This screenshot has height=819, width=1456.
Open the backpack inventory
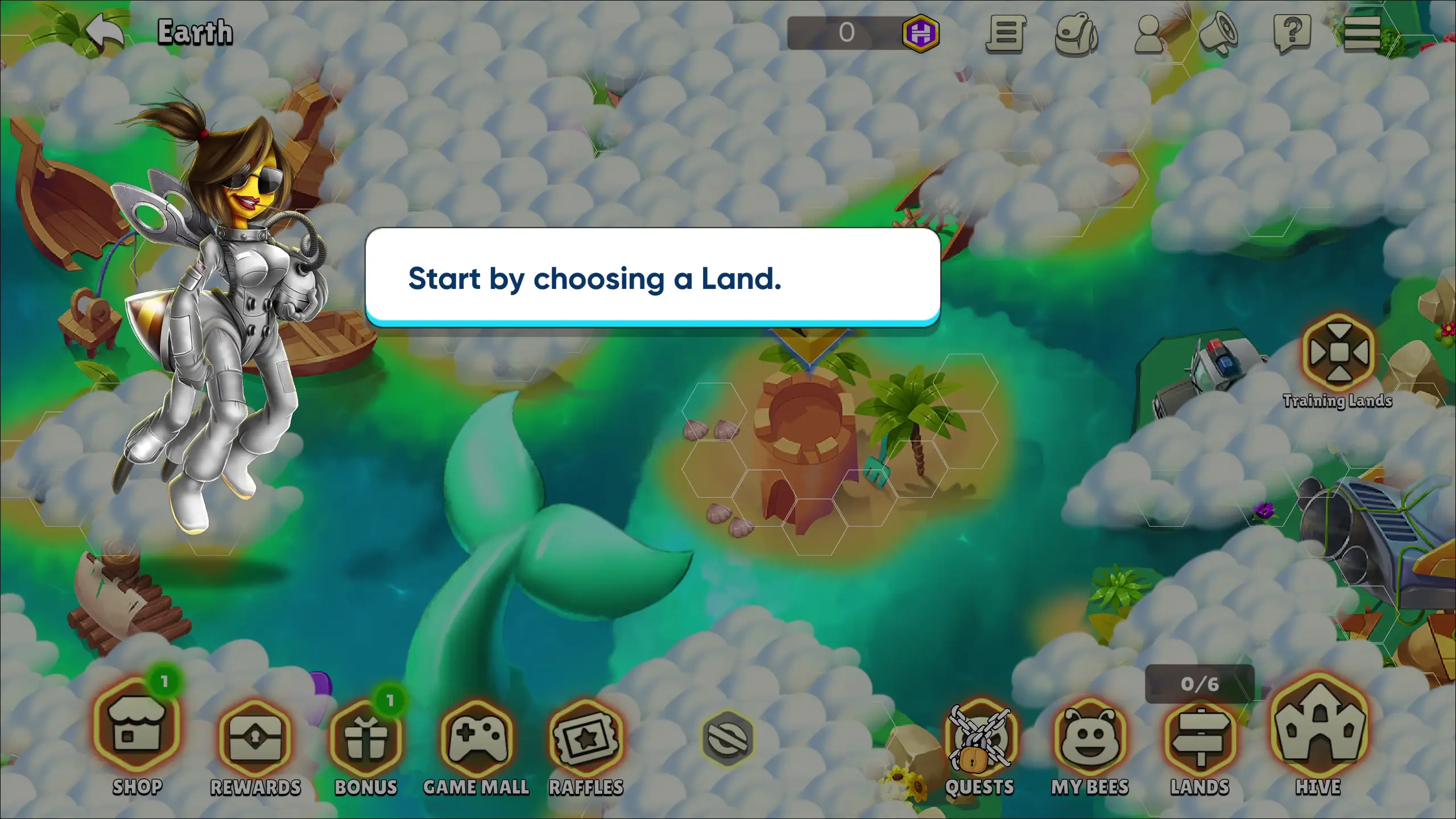1075,35
